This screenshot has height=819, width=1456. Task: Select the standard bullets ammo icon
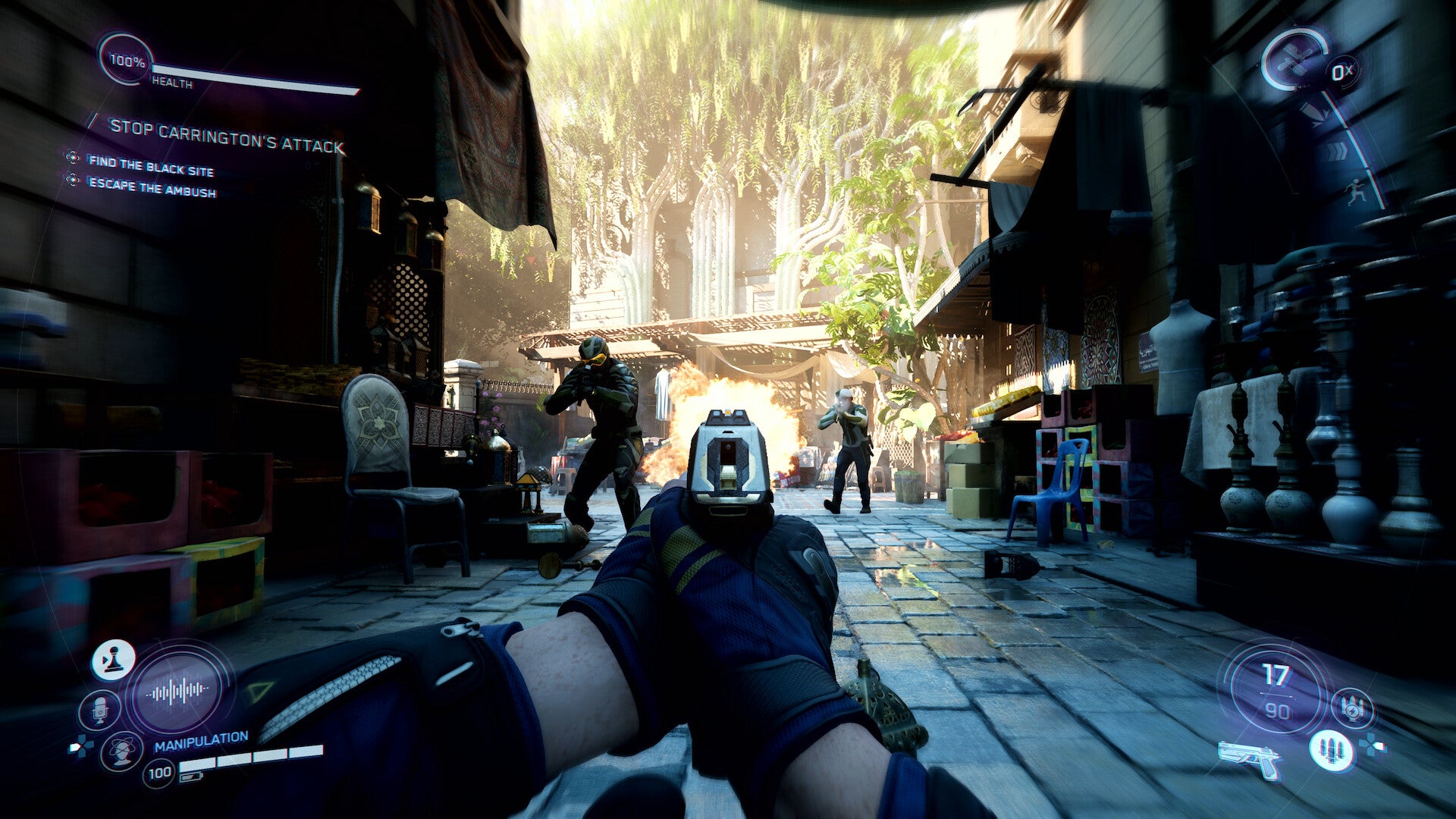[x=1332, y=749]
